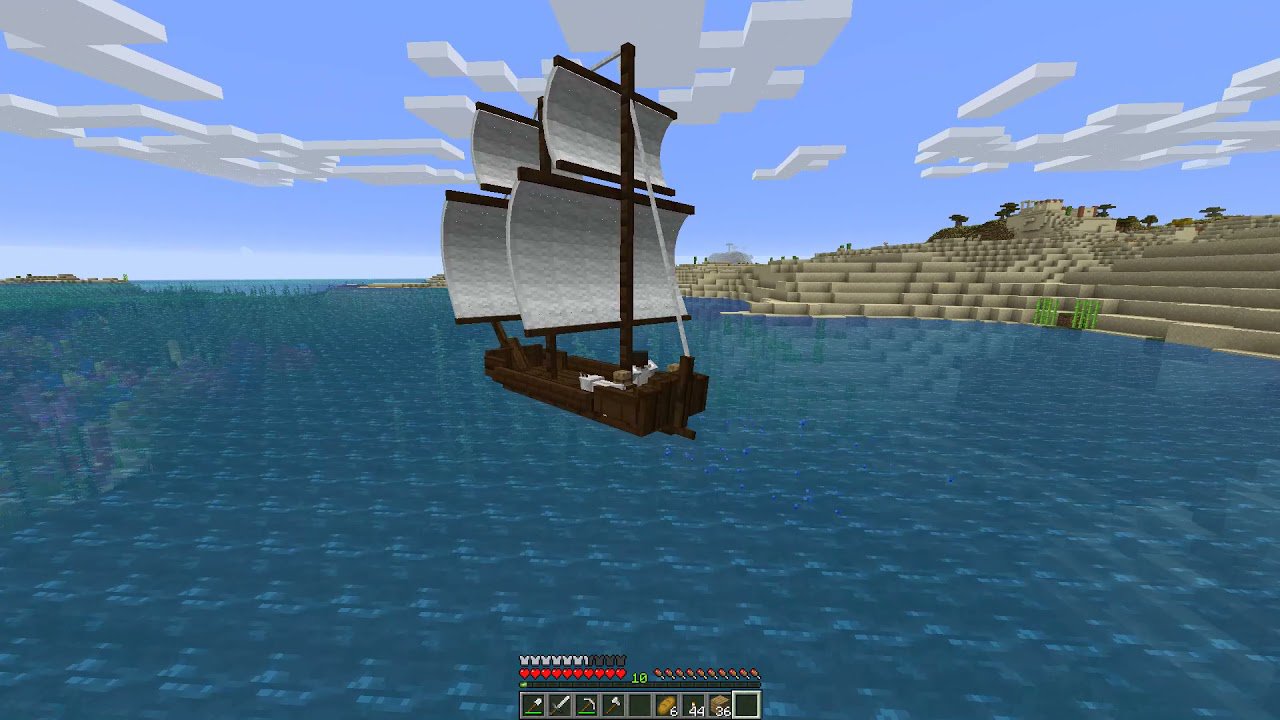Click the experience level number 10
The height and width of the screenshot is (720, 1280).
coord(638,678)
